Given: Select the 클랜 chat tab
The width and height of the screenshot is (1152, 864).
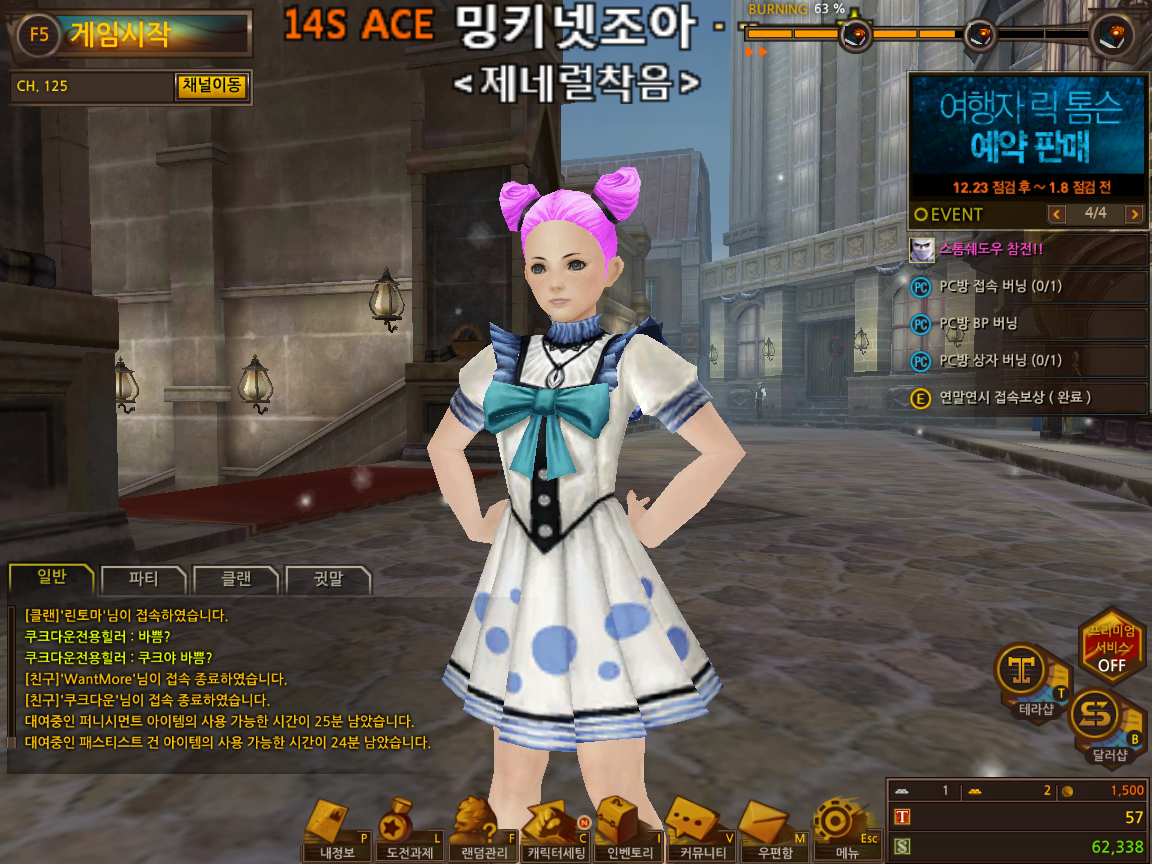Looking at the screenshot, I should point(236,579).
